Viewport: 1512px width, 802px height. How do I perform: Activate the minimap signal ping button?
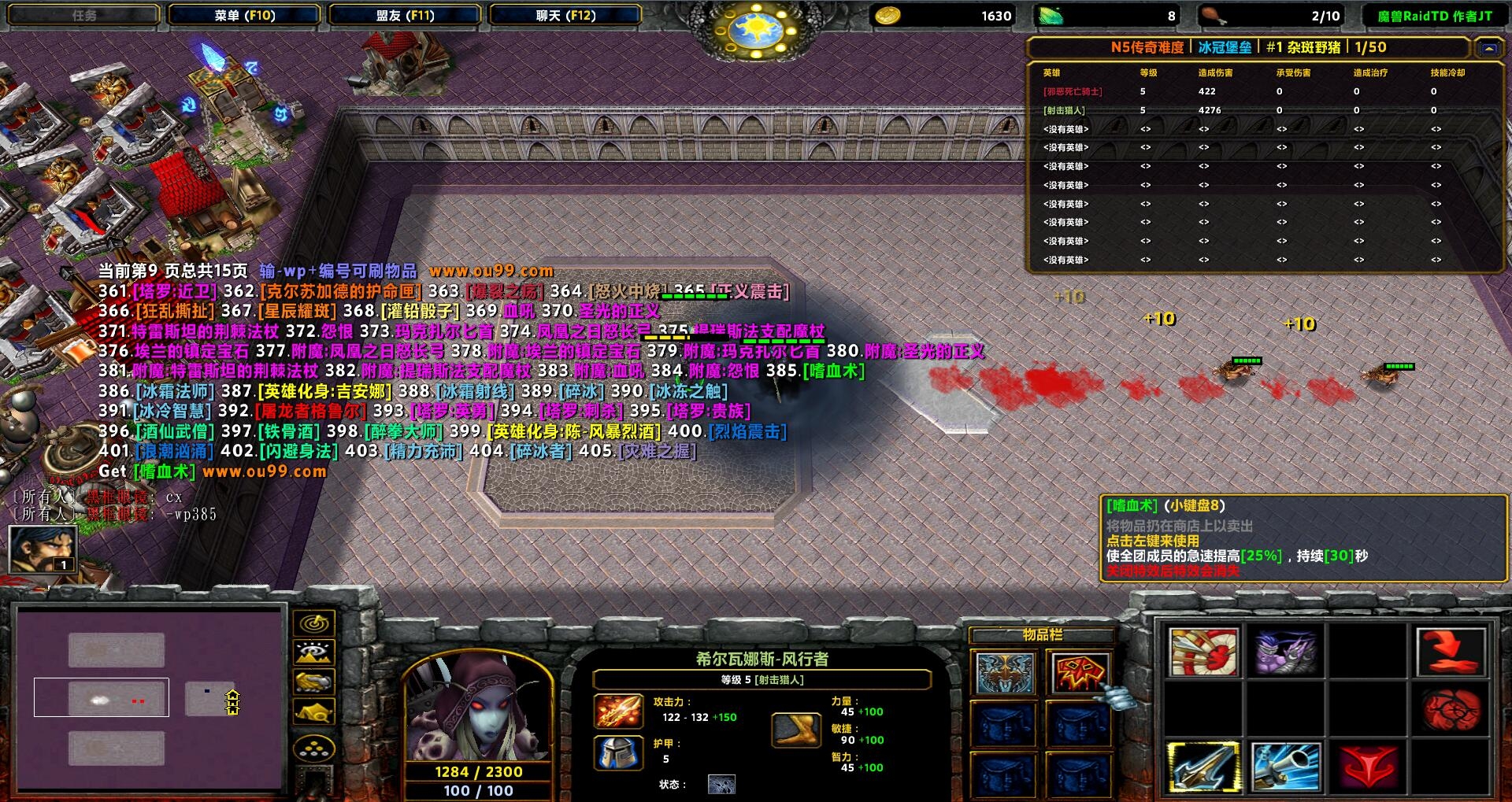[314, 624]
